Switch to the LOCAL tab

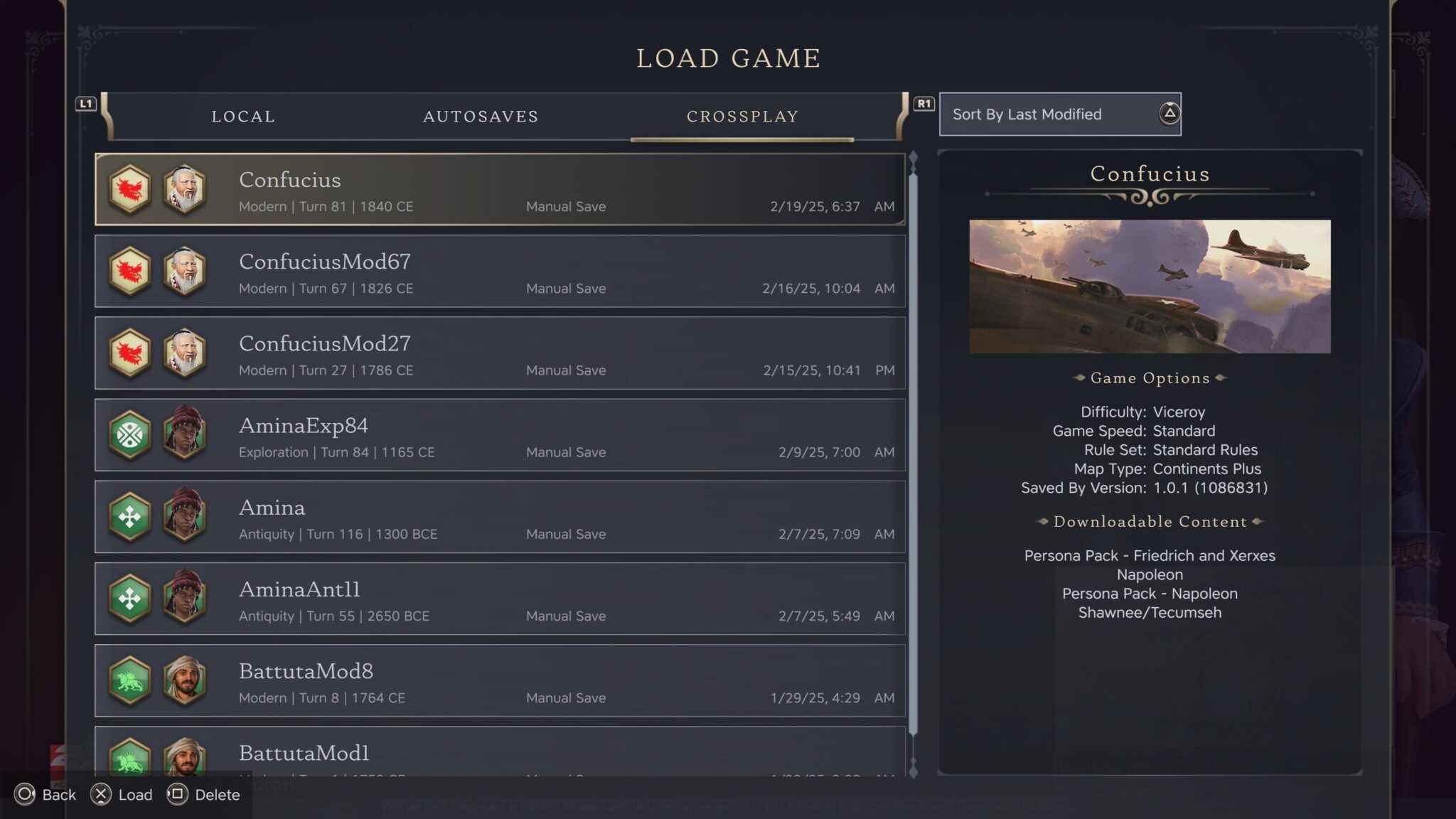point(243,116)
